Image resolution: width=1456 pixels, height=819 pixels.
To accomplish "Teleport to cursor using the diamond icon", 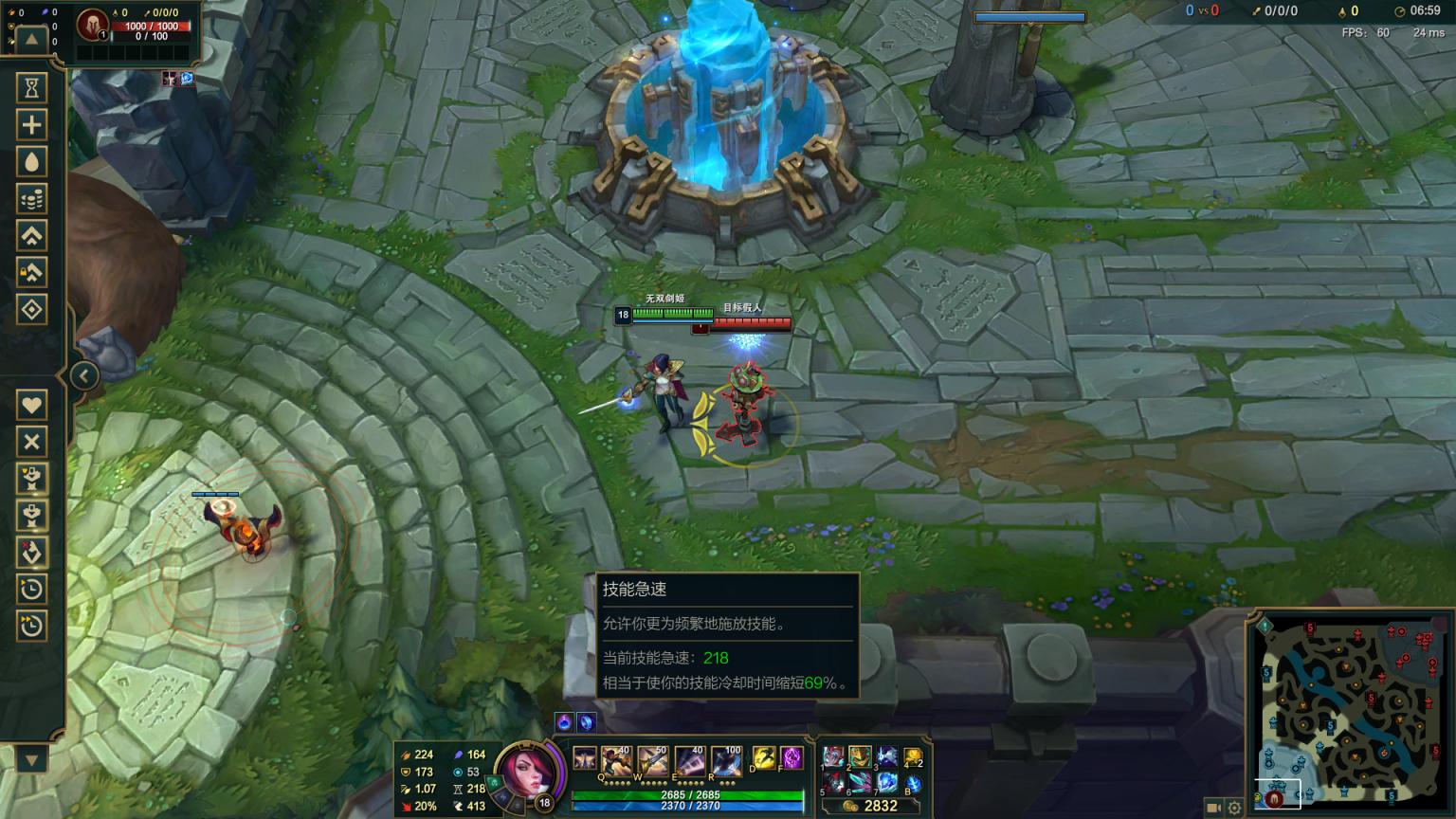I will [x=32, y=310].
